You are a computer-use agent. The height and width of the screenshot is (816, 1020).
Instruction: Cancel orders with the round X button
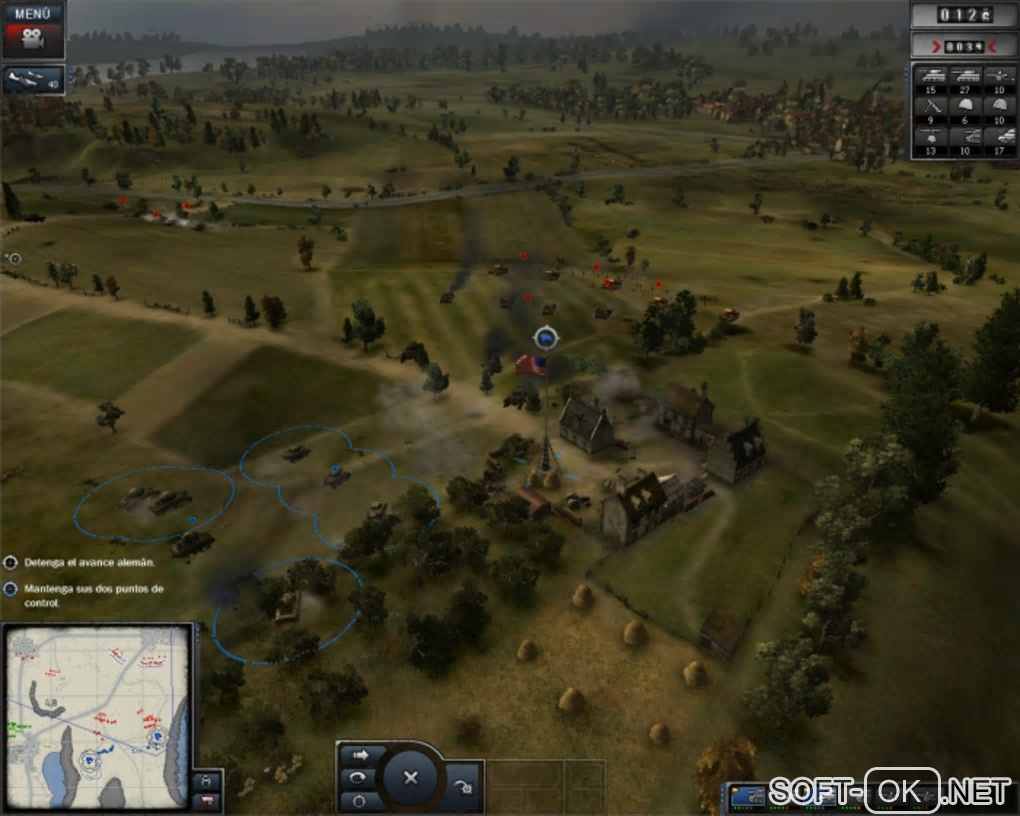click(x=409, y=777)
